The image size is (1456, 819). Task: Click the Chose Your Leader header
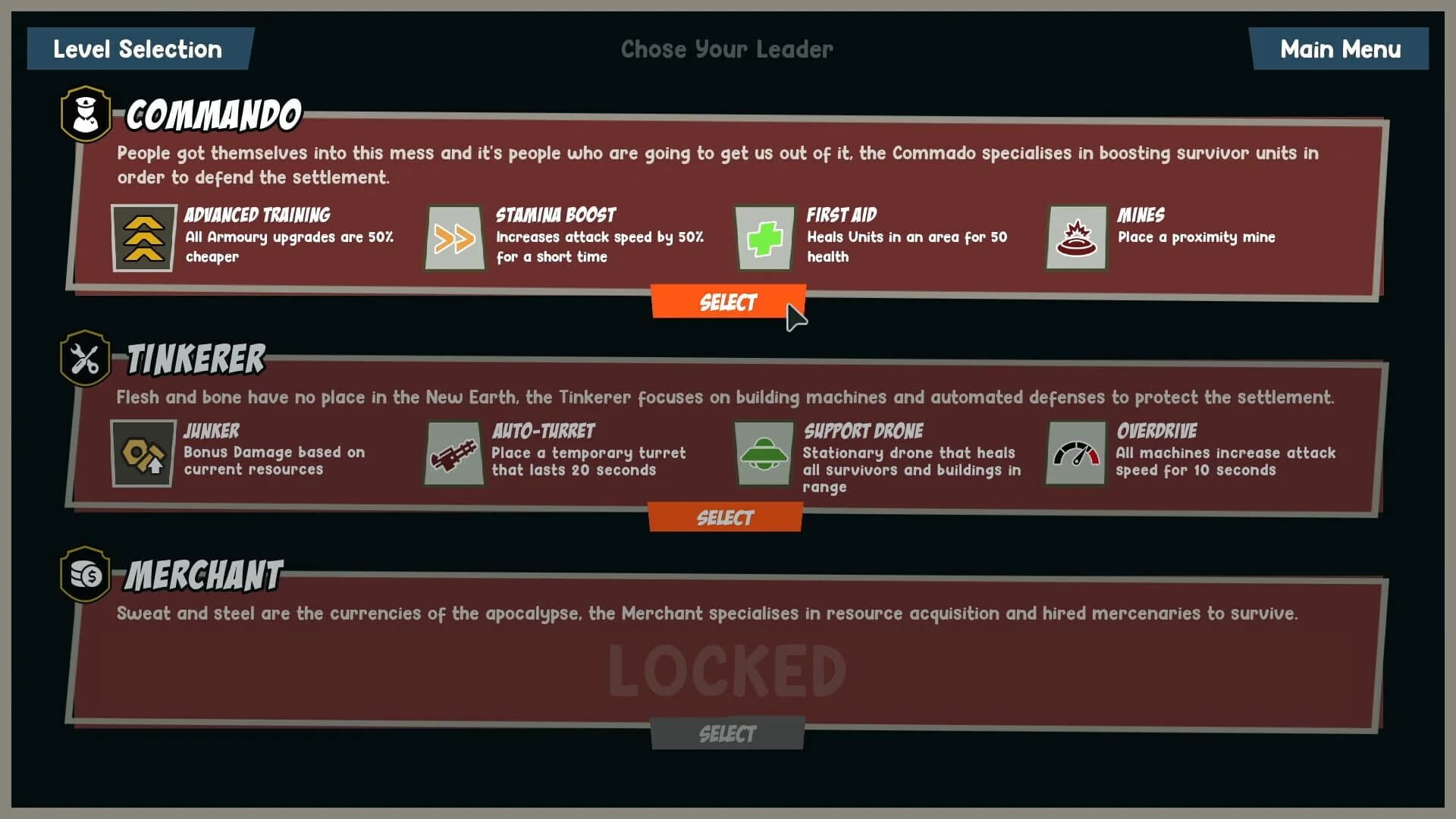pyautogui.click(x=726, y=49)
